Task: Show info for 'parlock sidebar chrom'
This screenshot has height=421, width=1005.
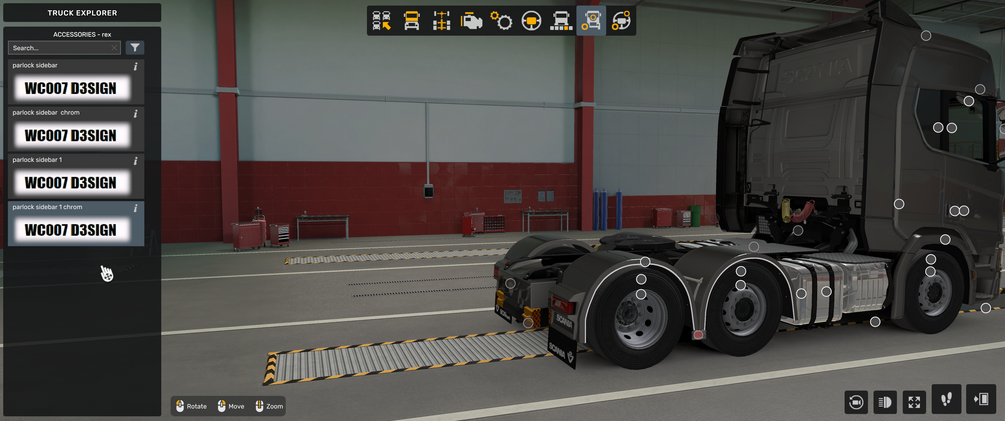Action: (x=135, y=113)
